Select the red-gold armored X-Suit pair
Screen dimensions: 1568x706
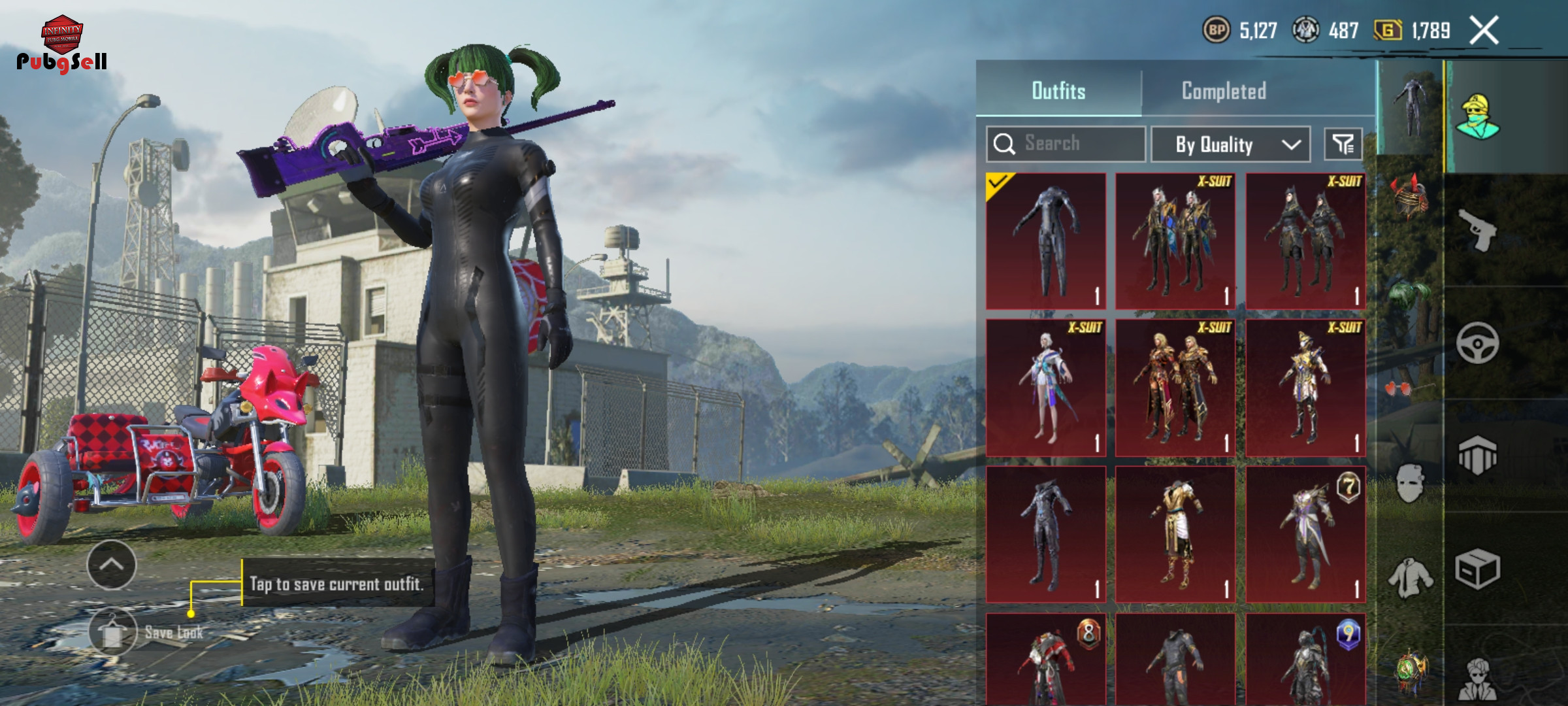[x=1175, y=388]
